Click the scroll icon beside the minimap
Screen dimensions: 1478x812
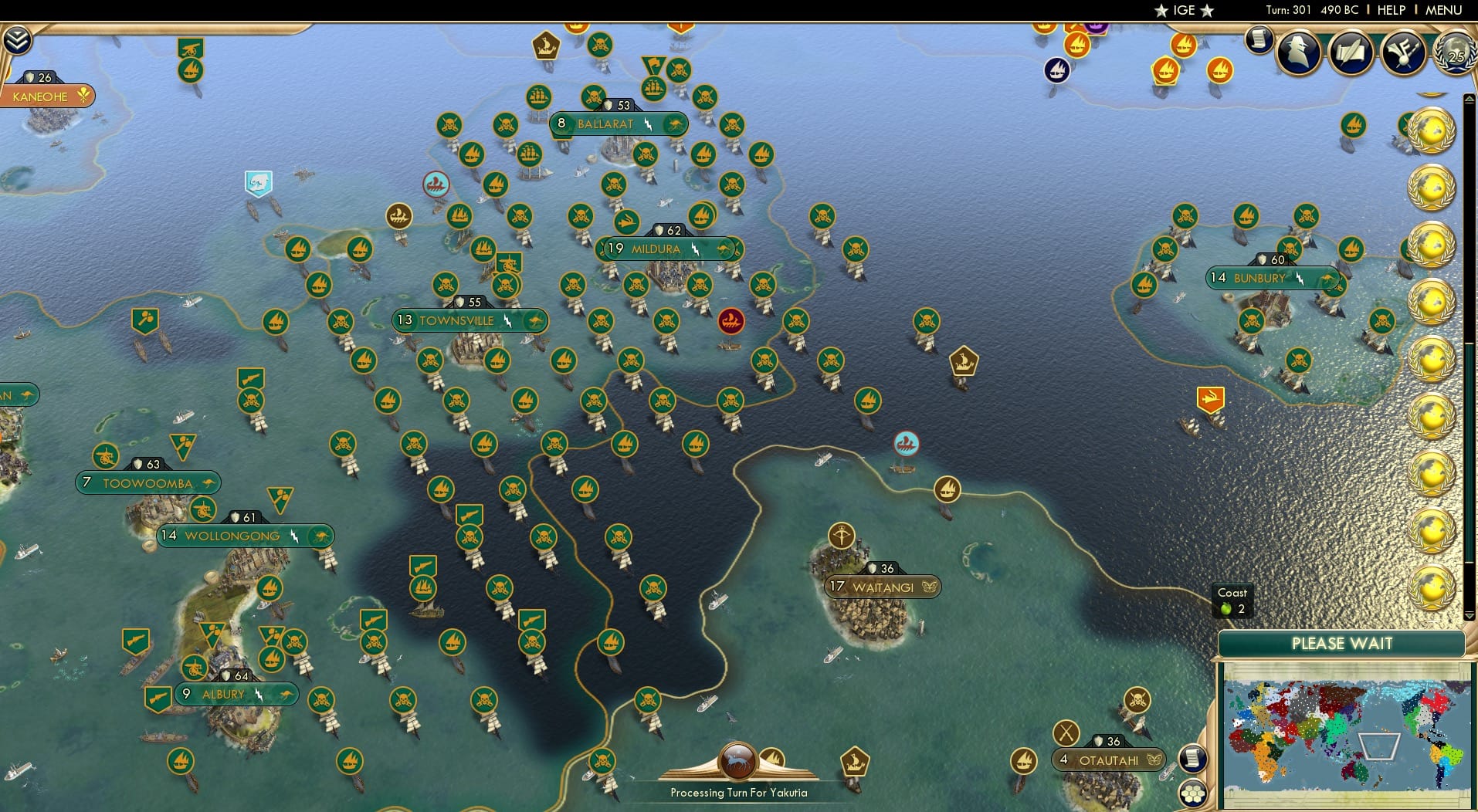click(1193, 758)
